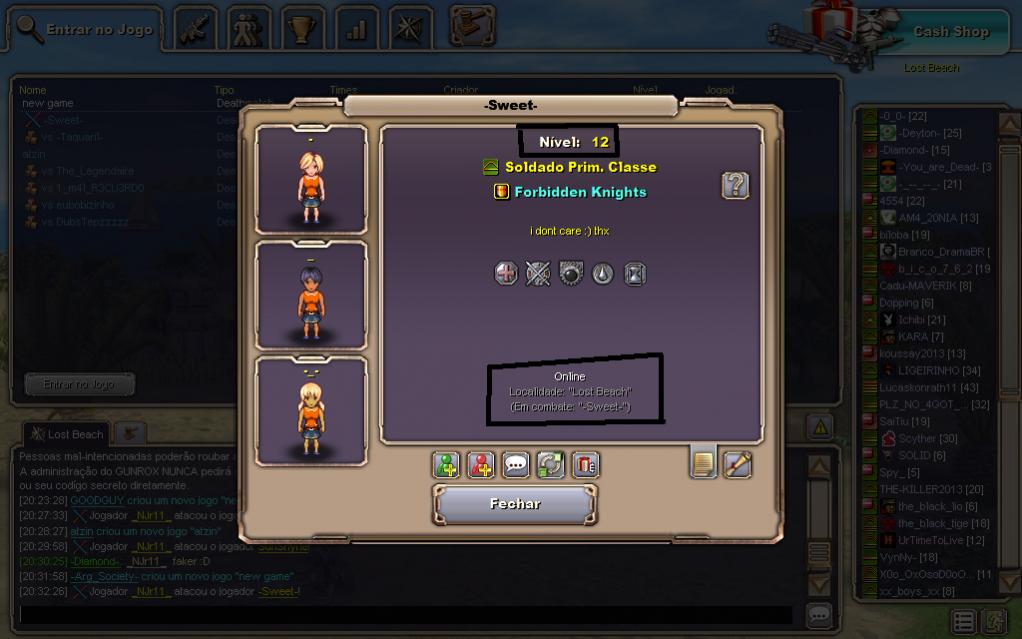This screenshot has height=639, width=1022.
Task: Switch to the Entrar no Jogo tab
Action: [x=86, y=30]
